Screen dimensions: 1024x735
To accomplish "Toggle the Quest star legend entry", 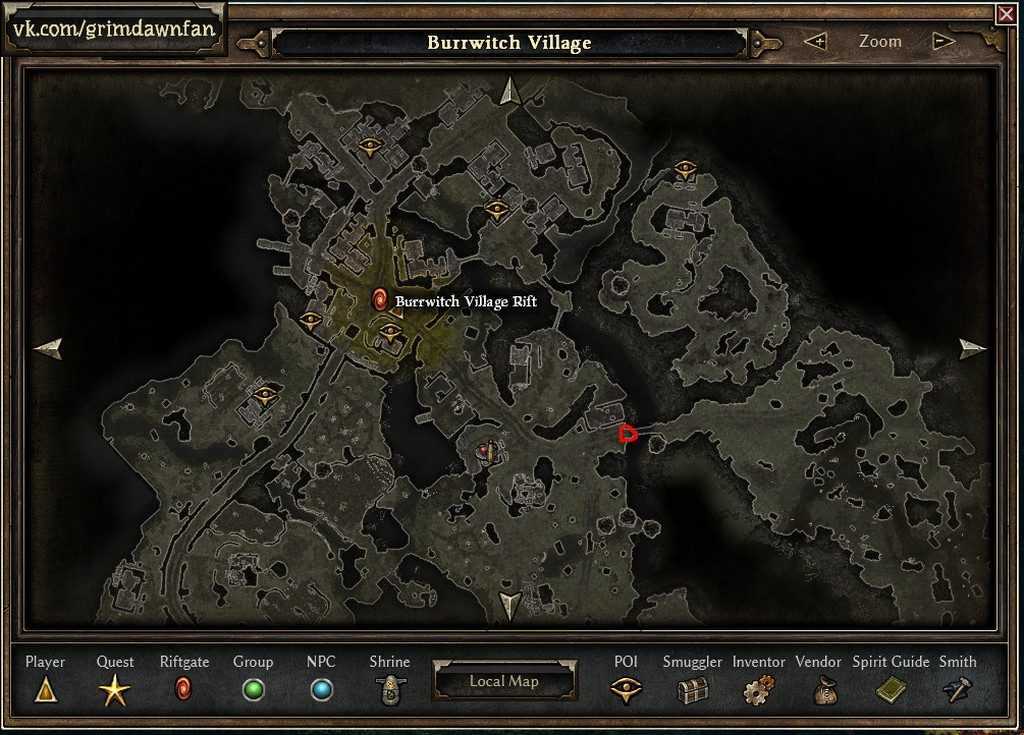I will [114, 689].
